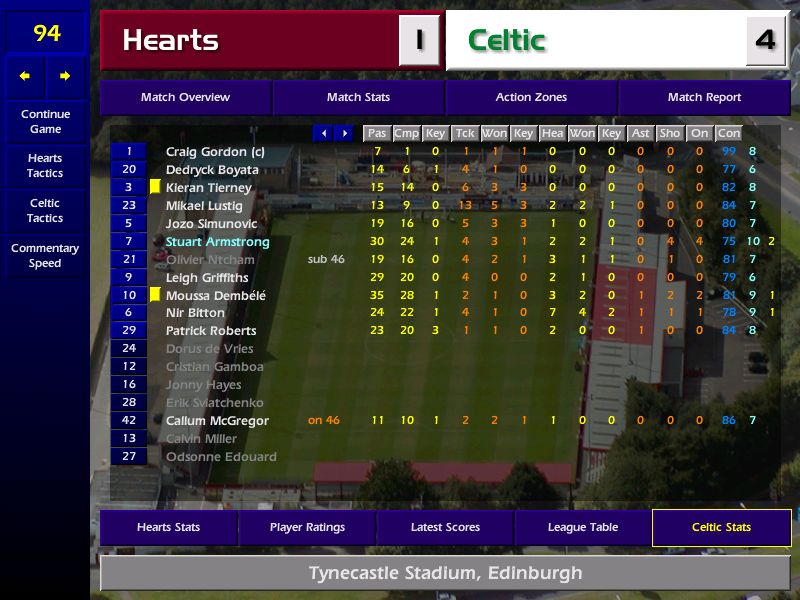
Task: View the Match Report
Action: (x=704, y=98)
